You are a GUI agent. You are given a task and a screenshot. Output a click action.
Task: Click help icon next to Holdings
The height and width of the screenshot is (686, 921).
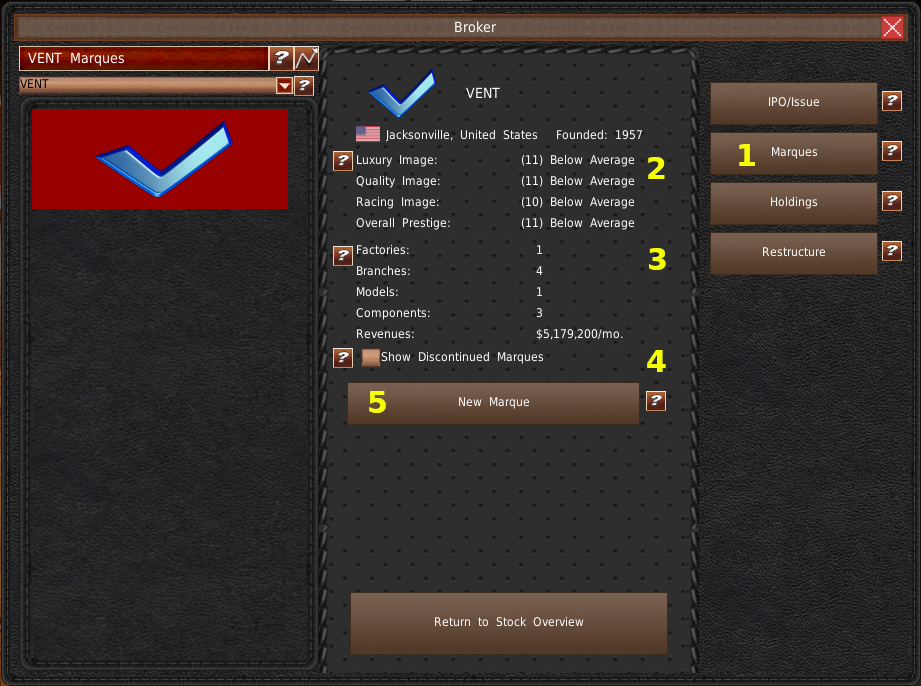pos(892,201)
